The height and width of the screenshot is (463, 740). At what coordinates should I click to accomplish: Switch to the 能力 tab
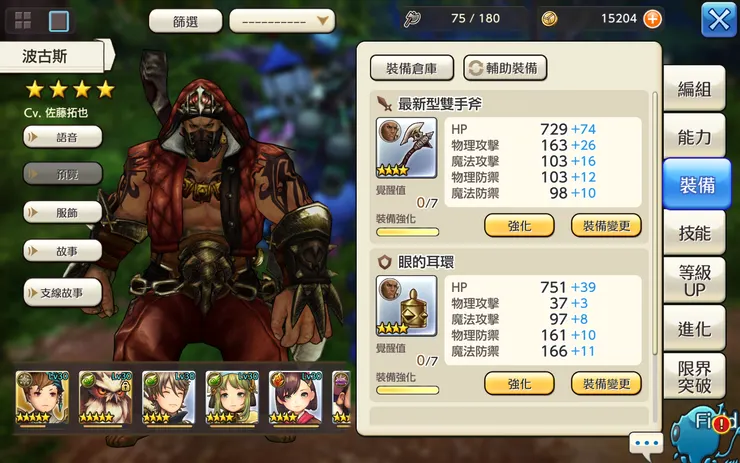tap(694, 137)
